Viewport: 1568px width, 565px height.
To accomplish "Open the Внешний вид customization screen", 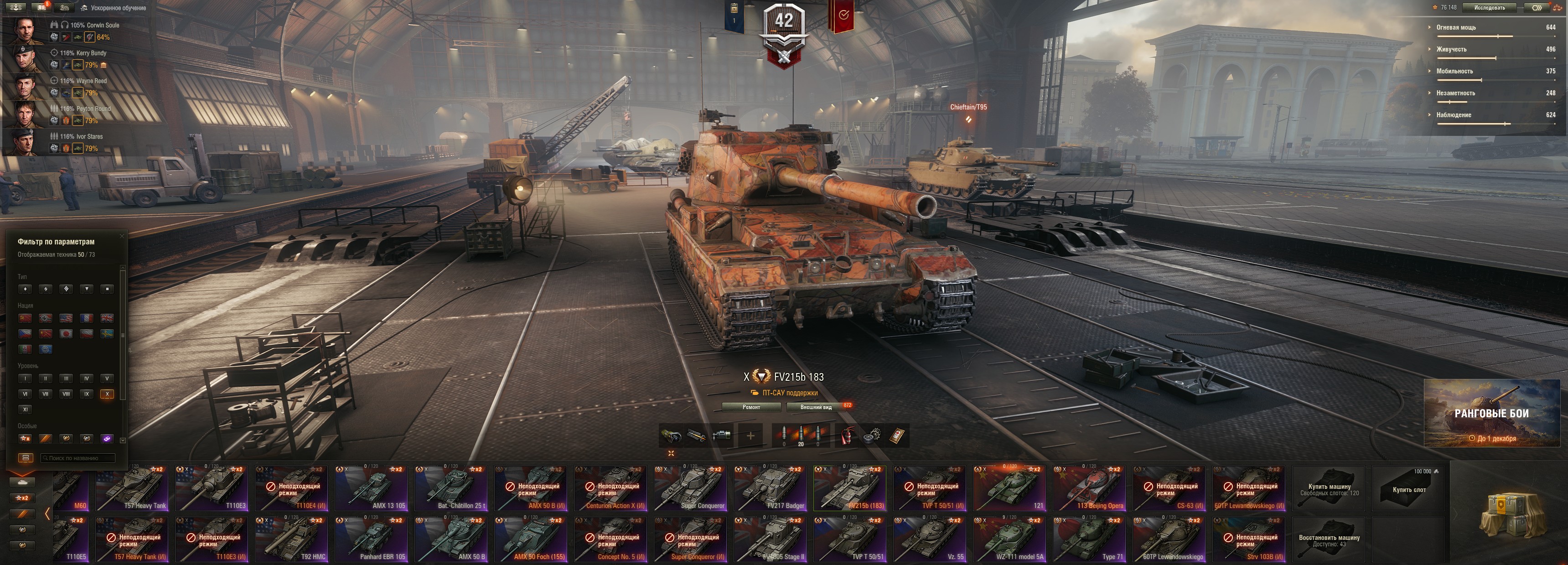I will (816, 407).
